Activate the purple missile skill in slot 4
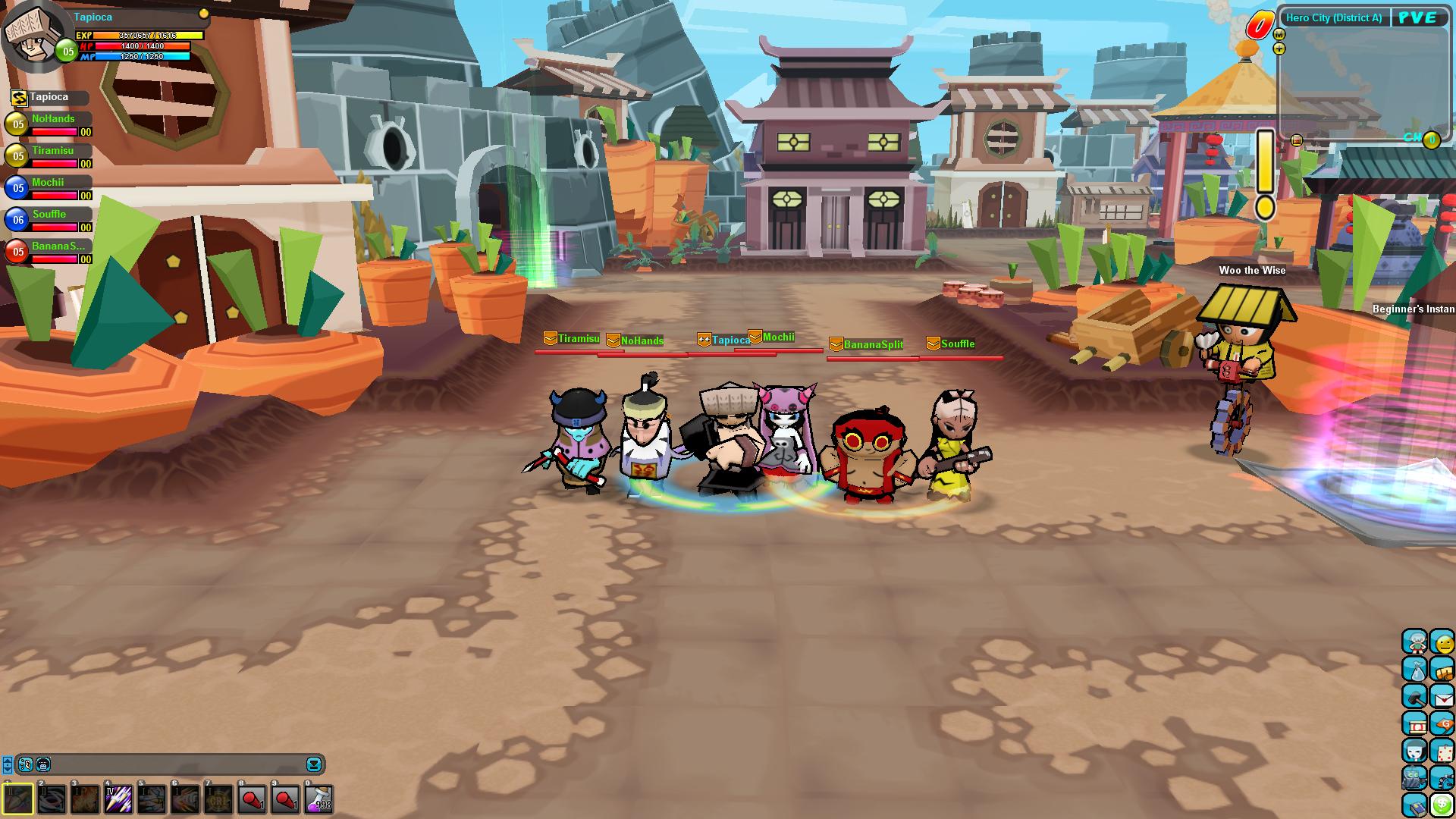The width and height of the screenshot is (1456, 819). [x=118, y=799]
